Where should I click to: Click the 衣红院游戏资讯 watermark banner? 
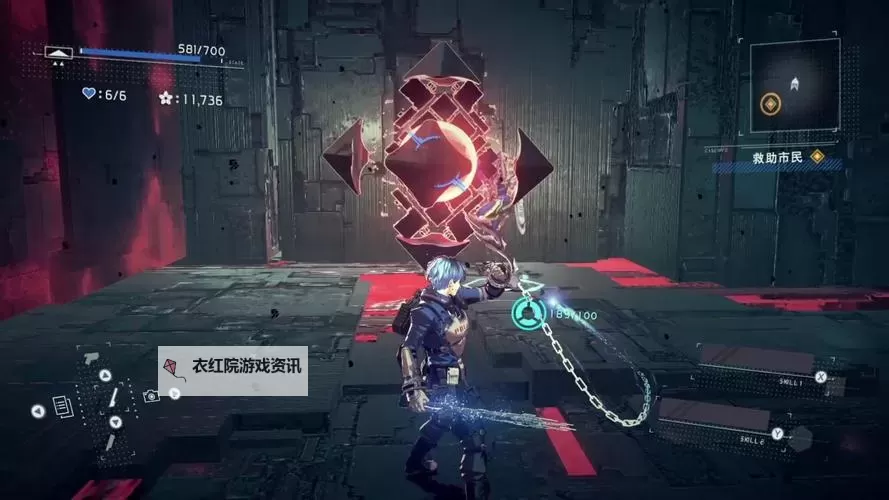pos(233,371)
